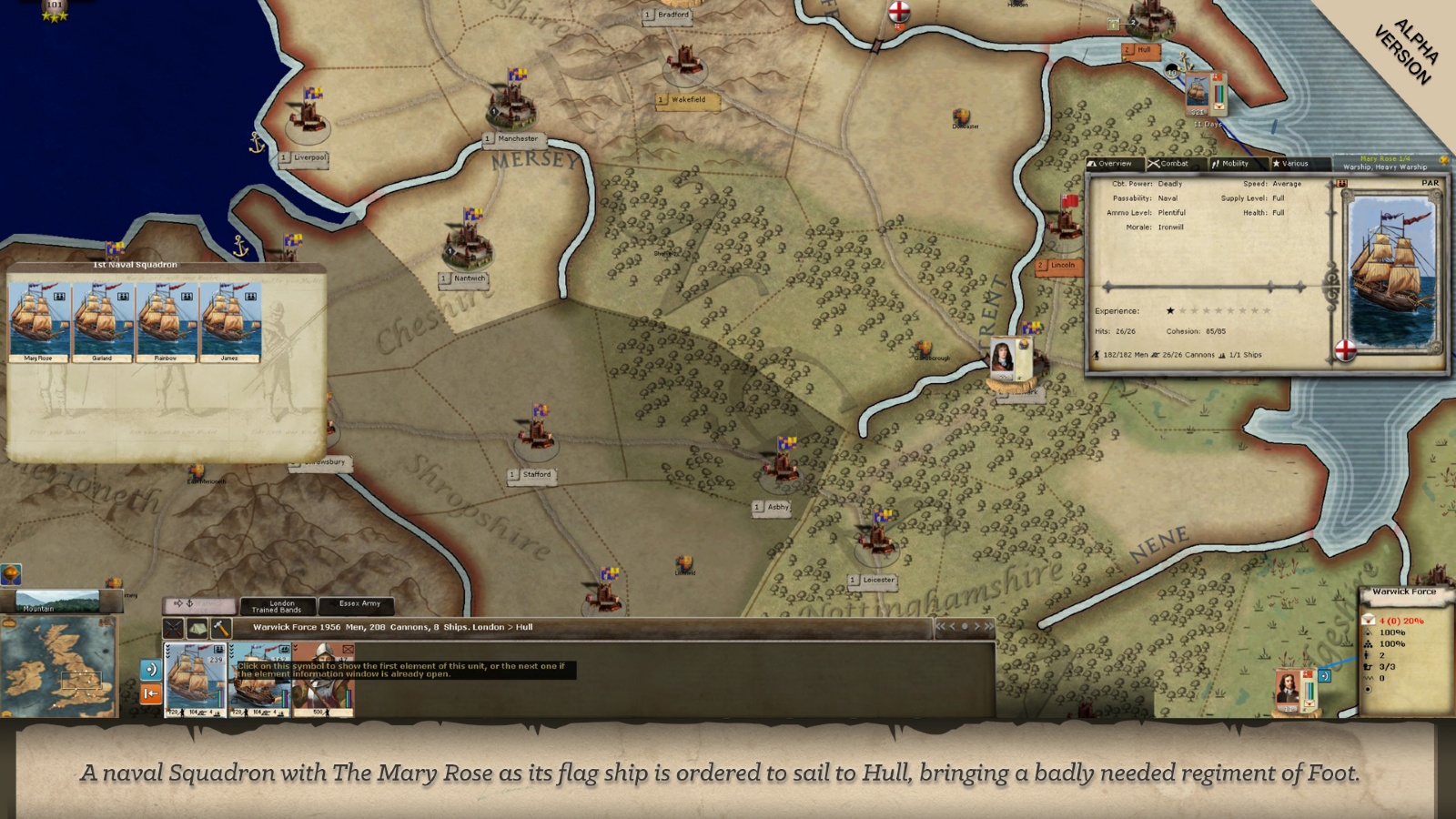
Task: Click the large Mary Rose ship portrait
Action: click(1390, 272)
